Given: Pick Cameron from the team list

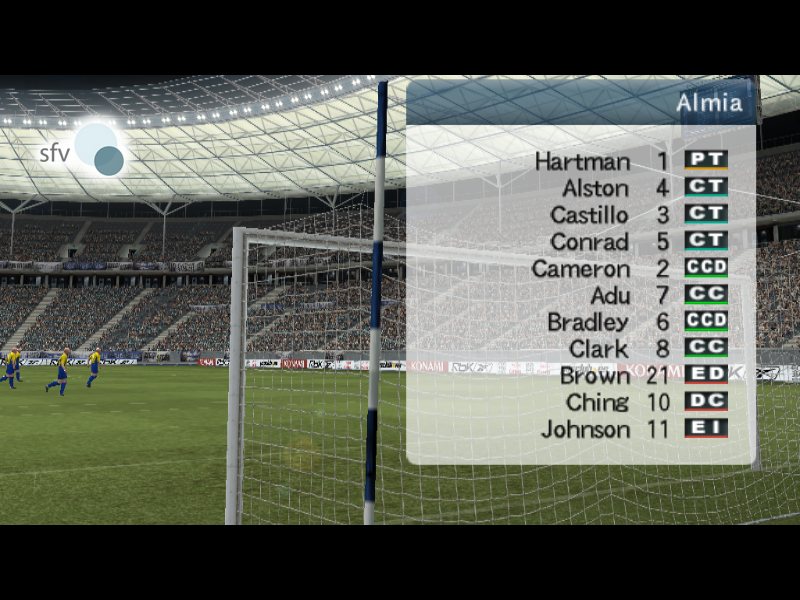Looking at the screenshot, I should pos(580,269).
